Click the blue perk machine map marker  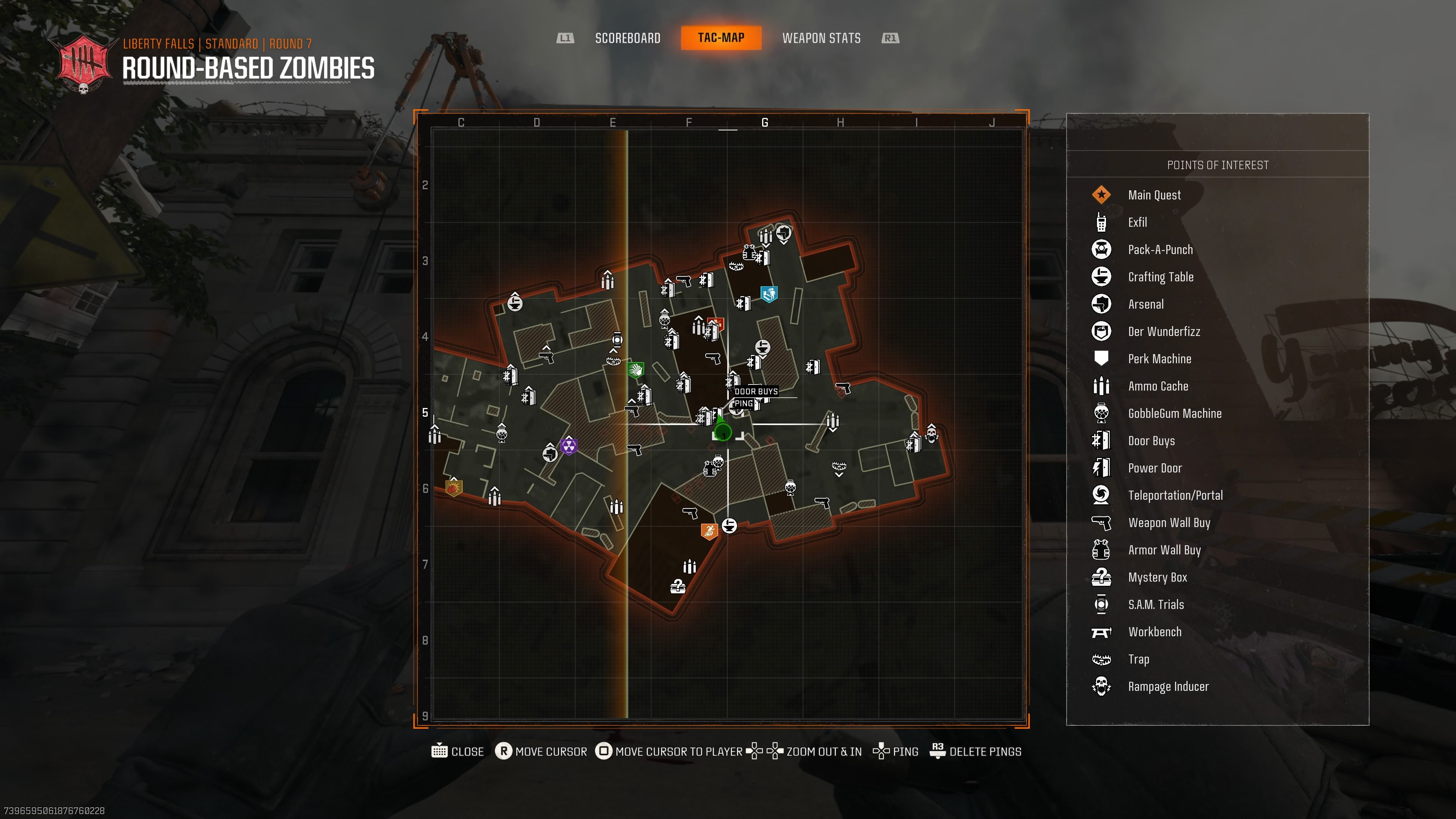point(769,294)
